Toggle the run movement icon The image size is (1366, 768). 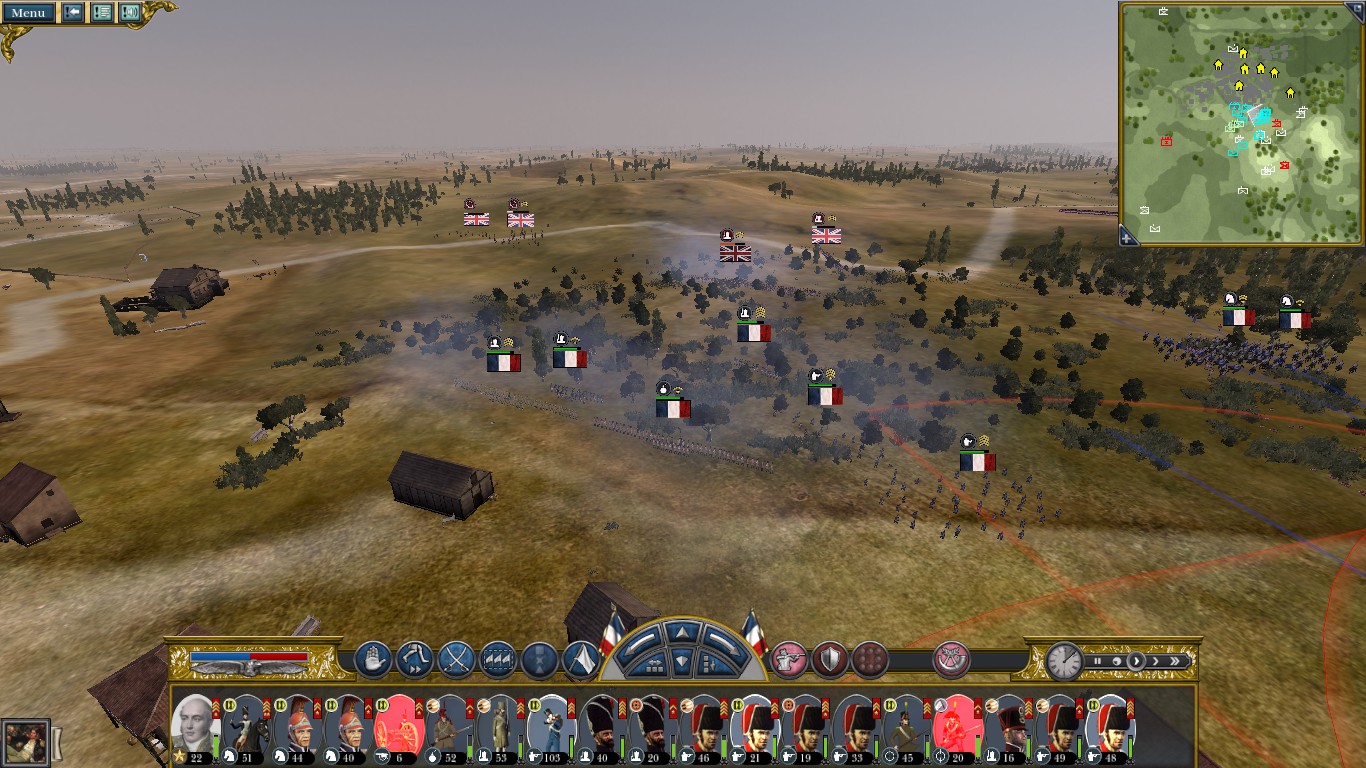[414, 659]
